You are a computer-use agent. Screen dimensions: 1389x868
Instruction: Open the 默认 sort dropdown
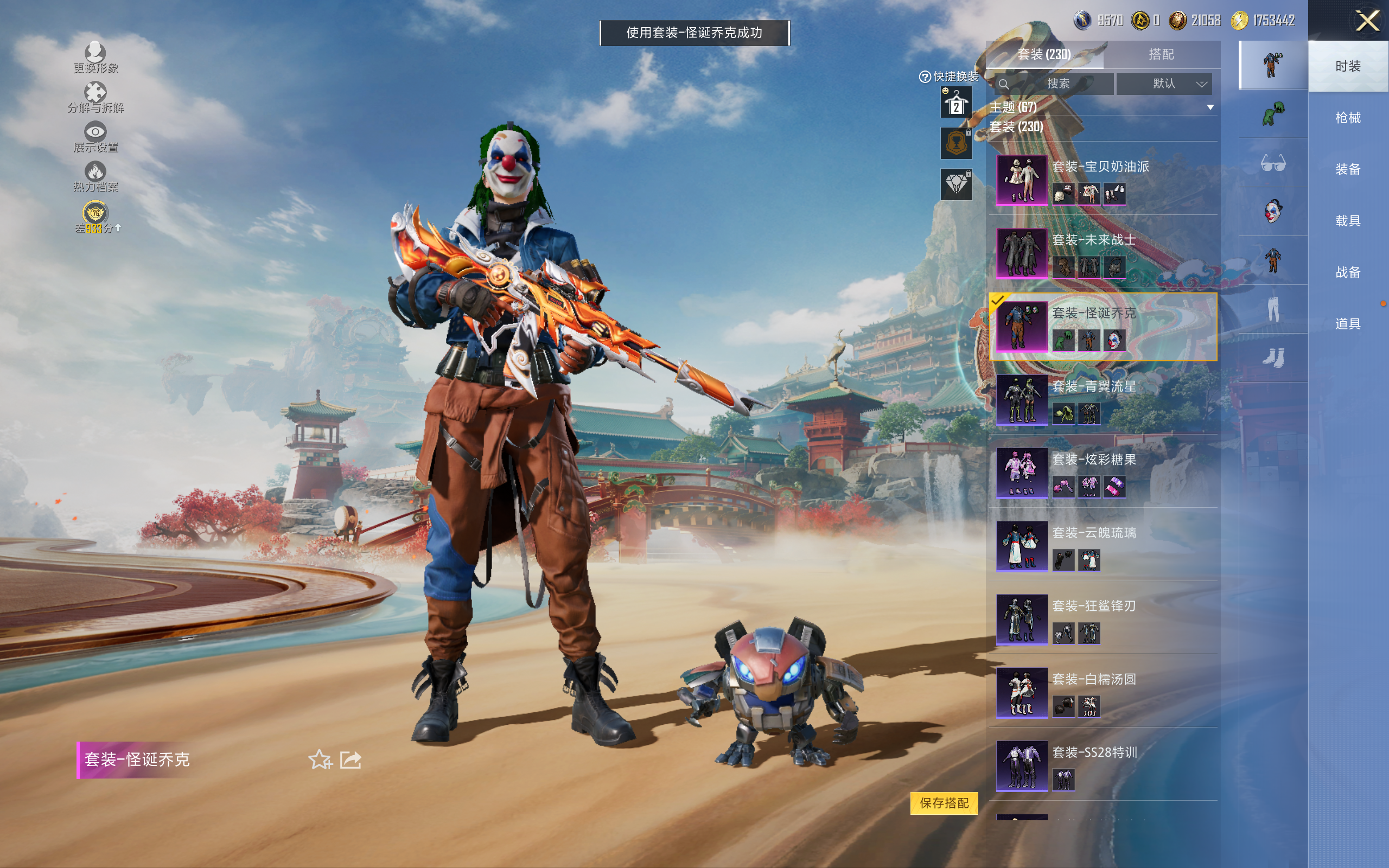tap(1164, 84)
